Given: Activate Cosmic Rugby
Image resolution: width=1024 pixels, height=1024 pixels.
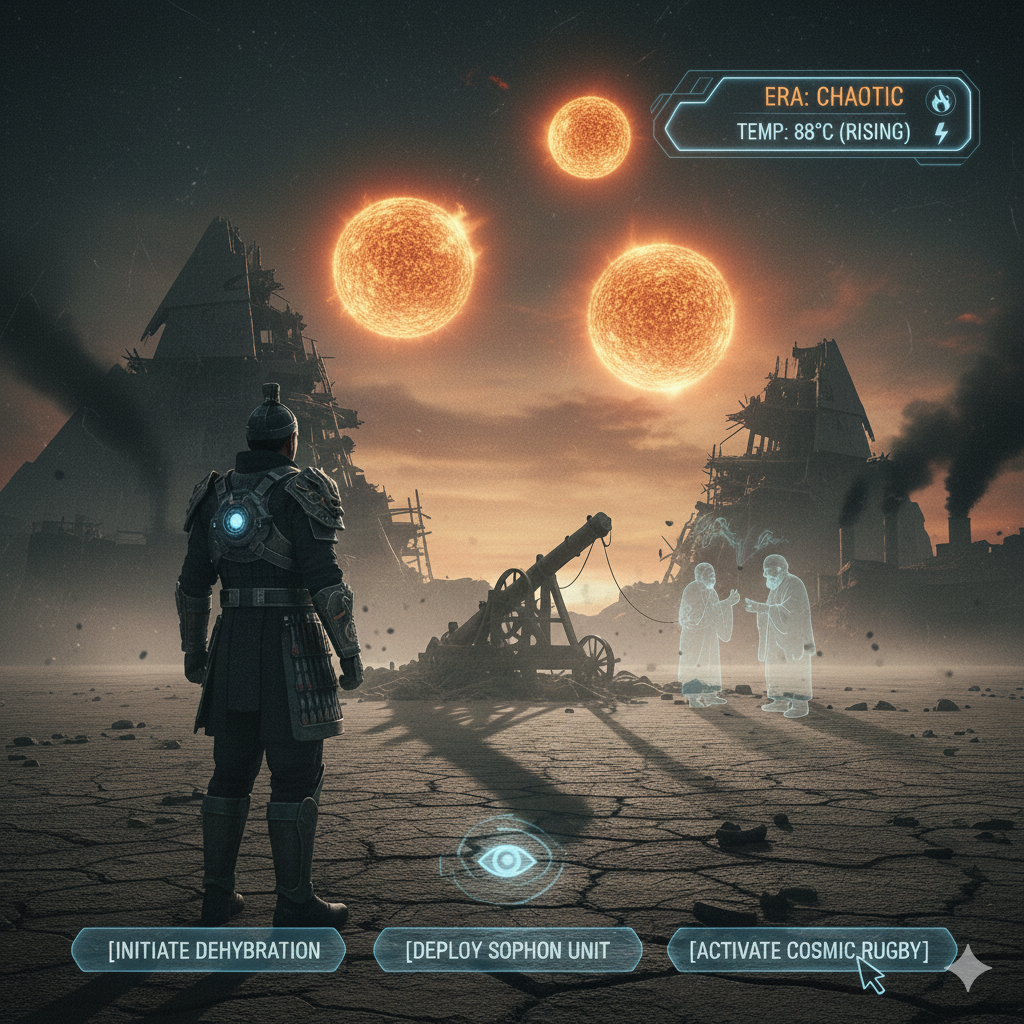Looking at the screenshot, I should 810,950.
